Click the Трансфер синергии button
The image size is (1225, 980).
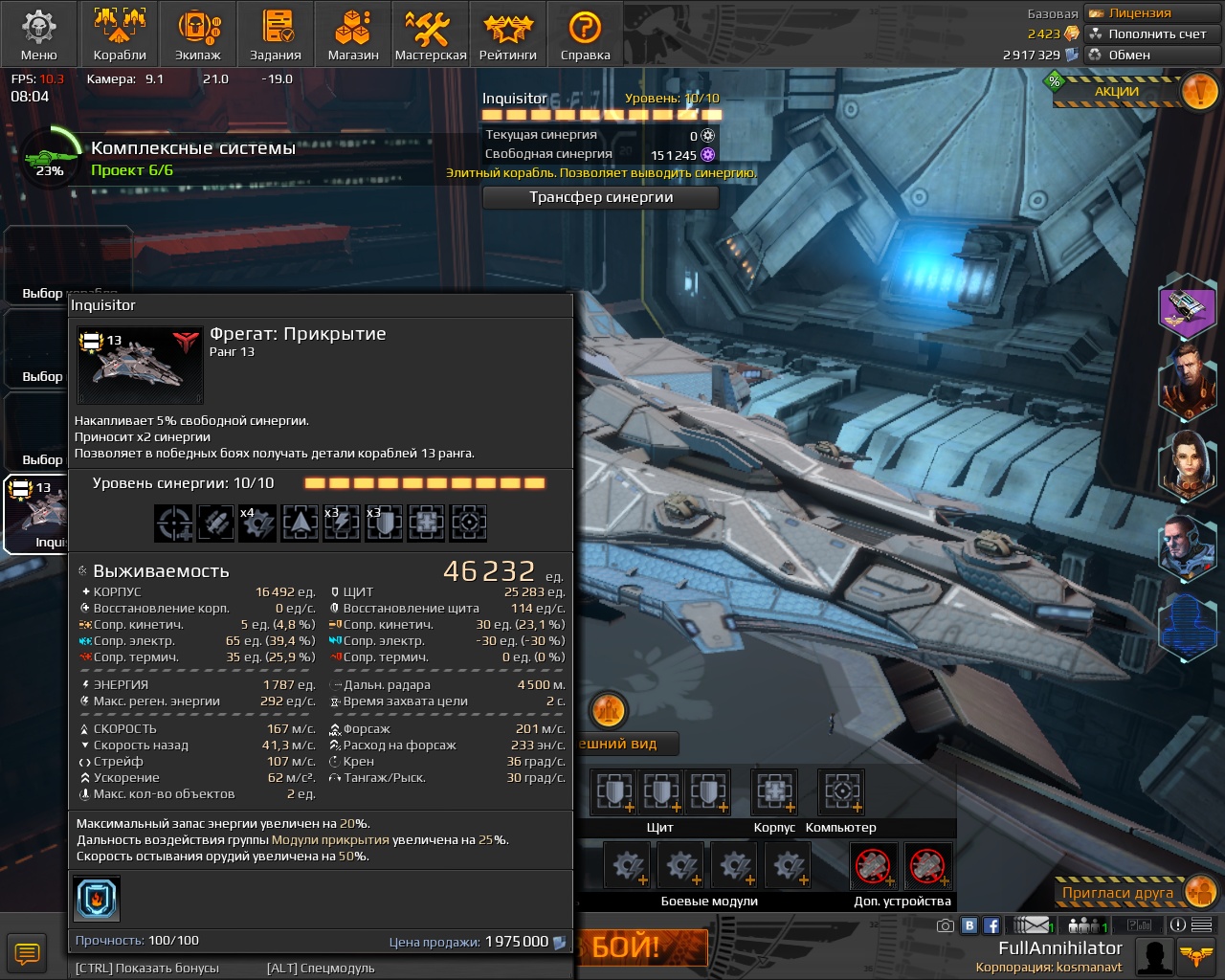coord(601,197)
